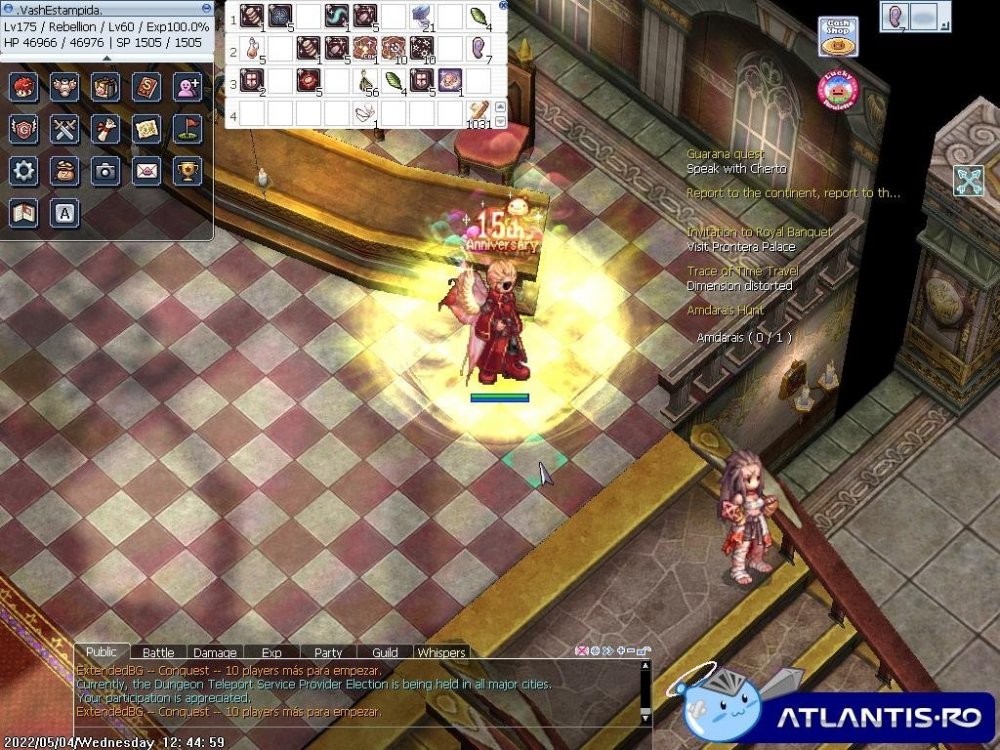Switch to the Battle chat tab
Screen dimensions: 1000x750
pos(158,653)
